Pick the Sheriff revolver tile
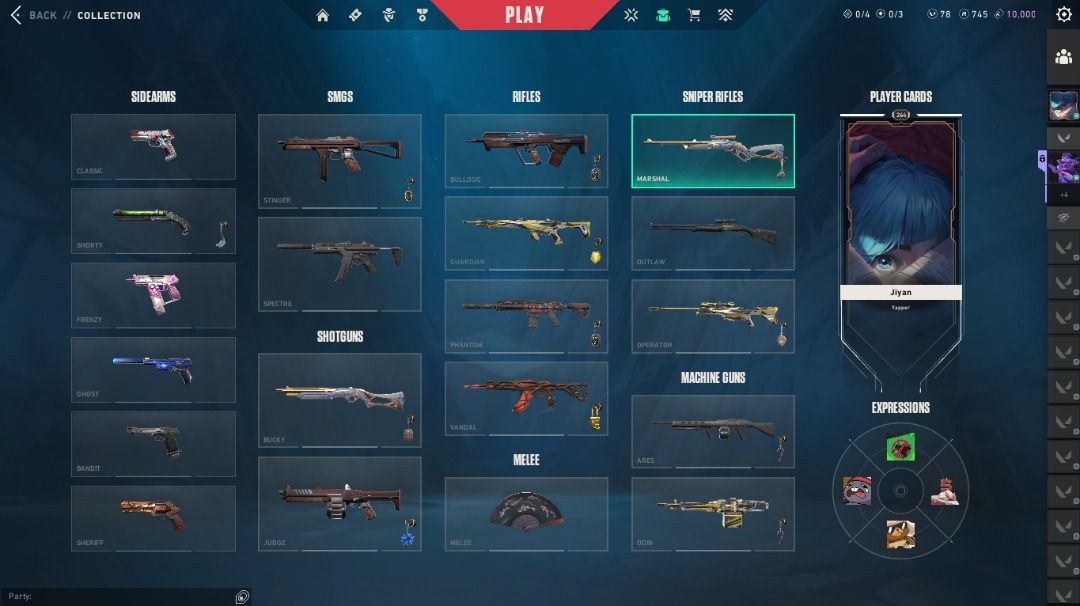 pyautogui.click(x=153, y=518)
